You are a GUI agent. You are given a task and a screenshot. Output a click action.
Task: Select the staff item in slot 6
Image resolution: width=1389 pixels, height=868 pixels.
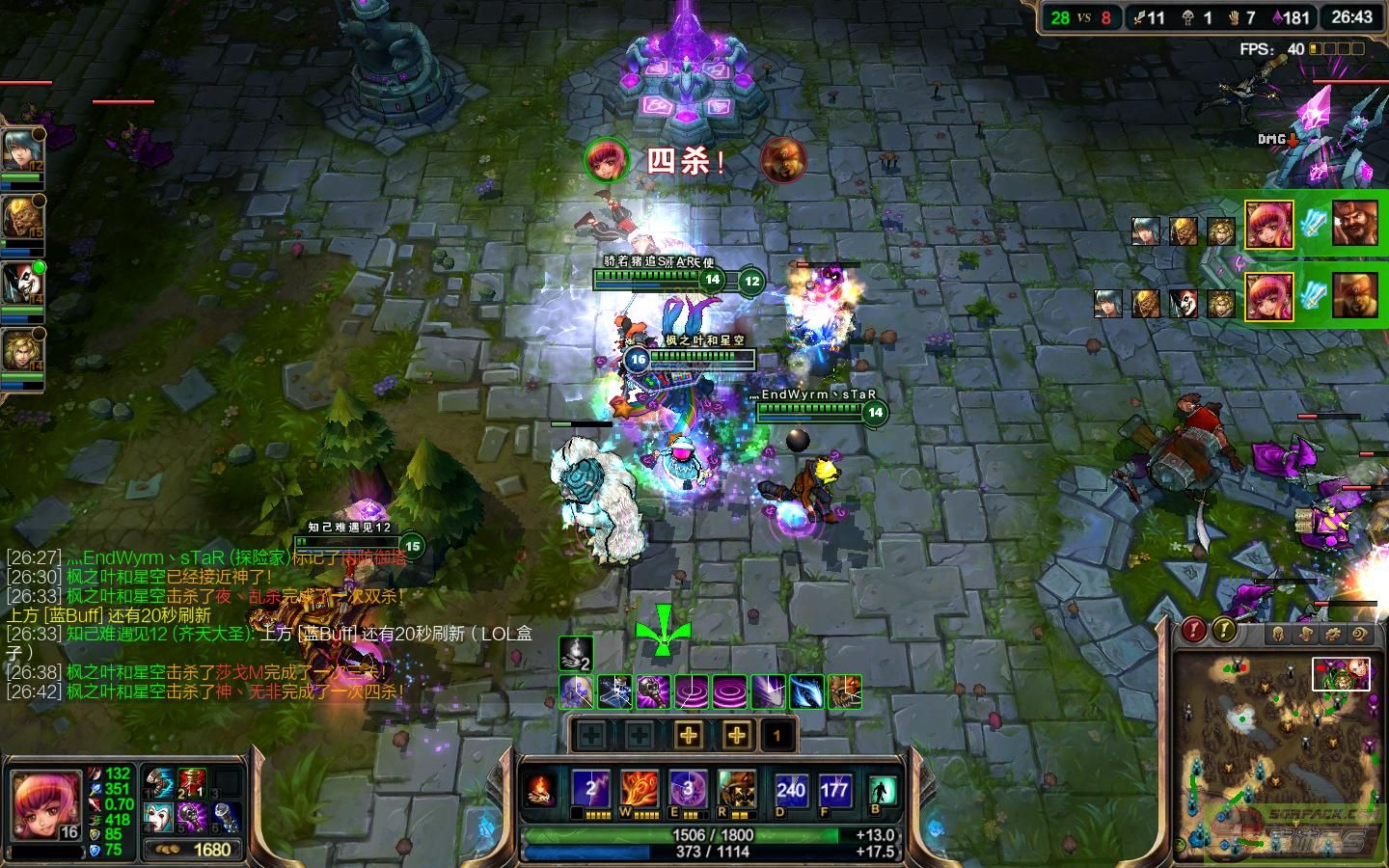coord(226,816)
